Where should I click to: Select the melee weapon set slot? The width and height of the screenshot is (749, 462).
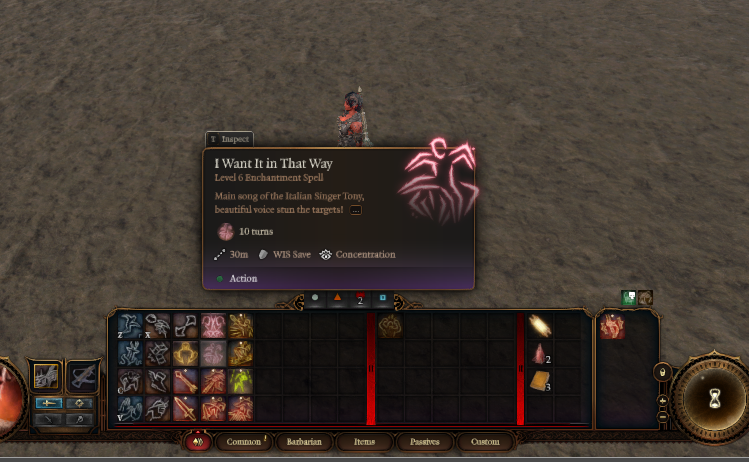[x=46, y=376]
